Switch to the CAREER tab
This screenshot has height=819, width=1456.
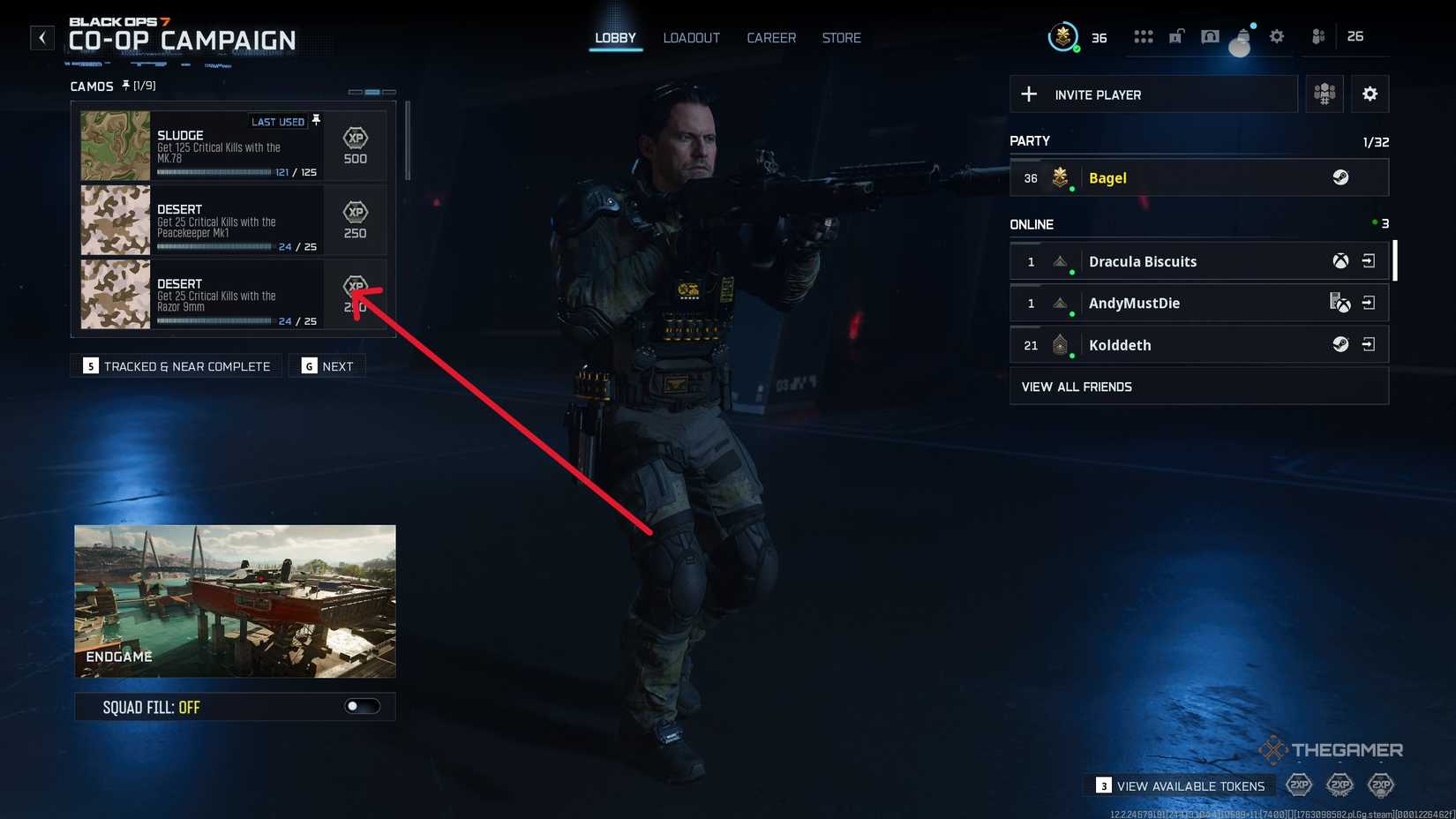(x=770, y=38)
